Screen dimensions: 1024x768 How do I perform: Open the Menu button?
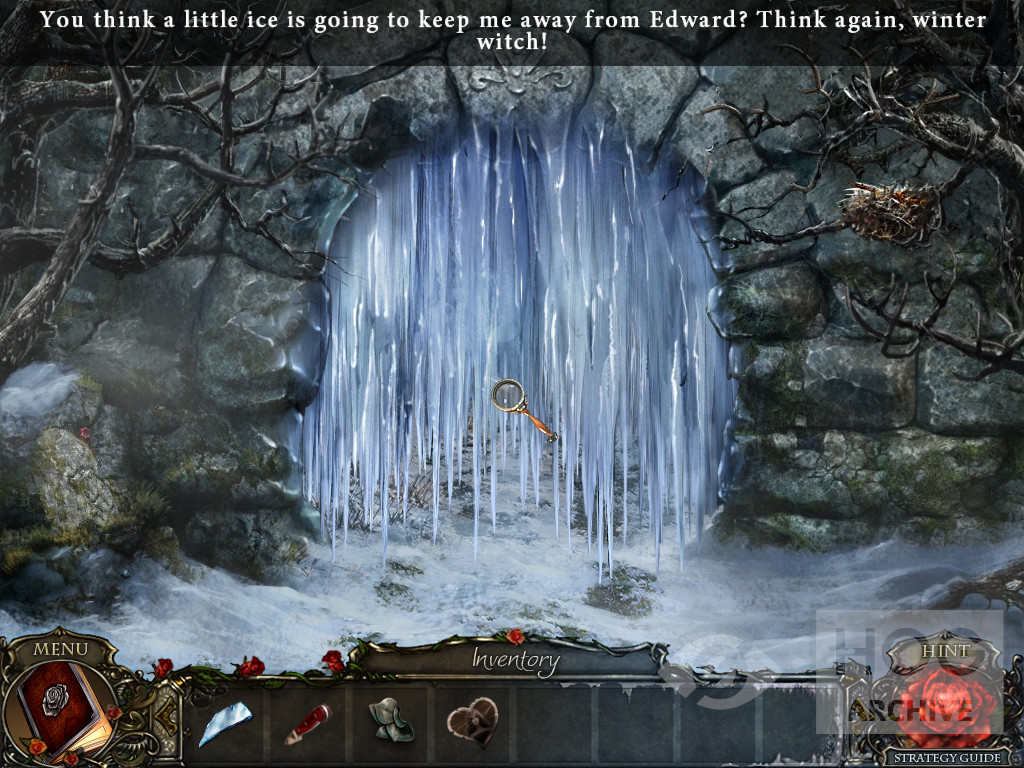pos(60,648)
